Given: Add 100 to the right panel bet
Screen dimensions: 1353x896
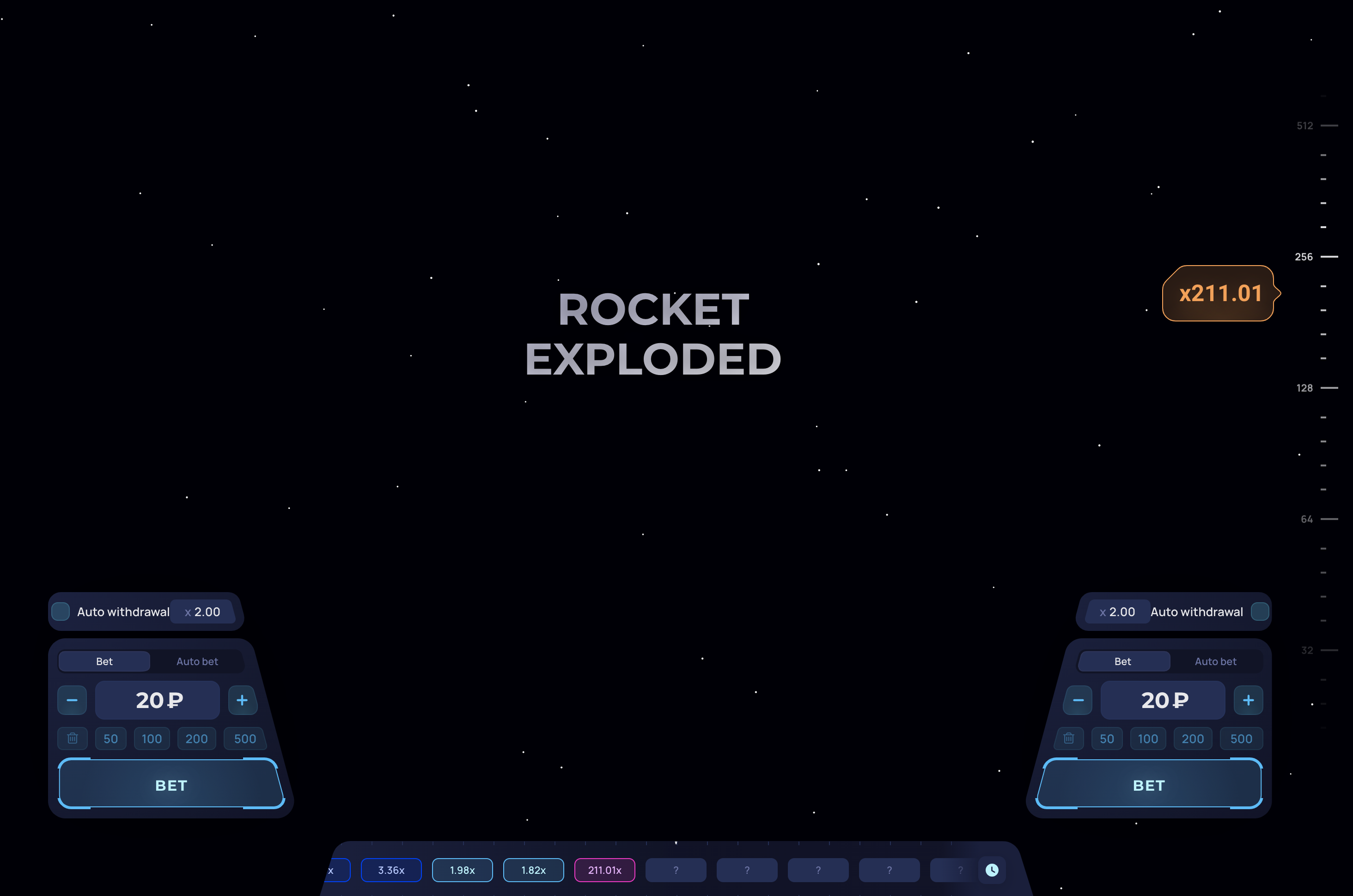Looking at the screenshot, I should click(1148, 739).
